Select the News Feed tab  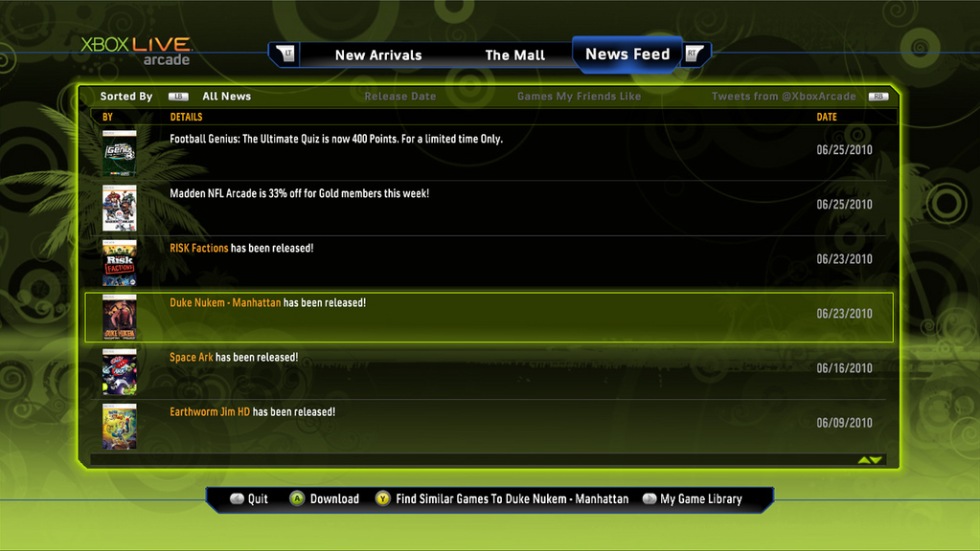627,54
